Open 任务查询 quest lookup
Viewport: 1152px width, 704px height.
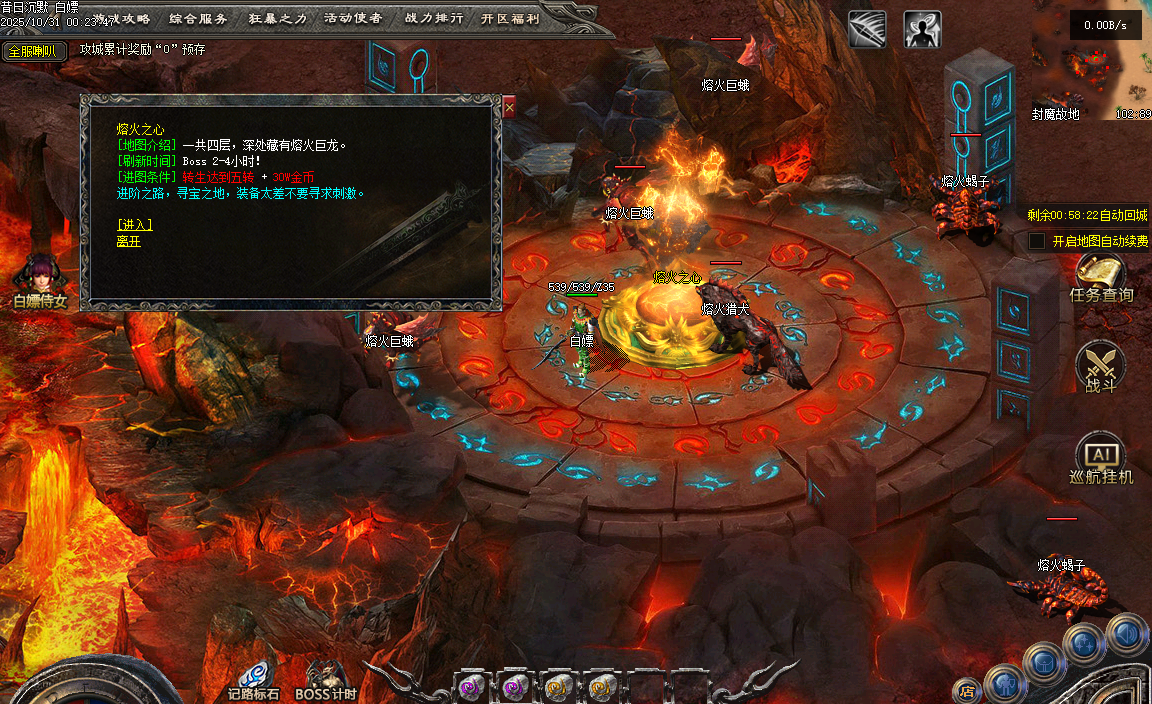click(1101, 278)
